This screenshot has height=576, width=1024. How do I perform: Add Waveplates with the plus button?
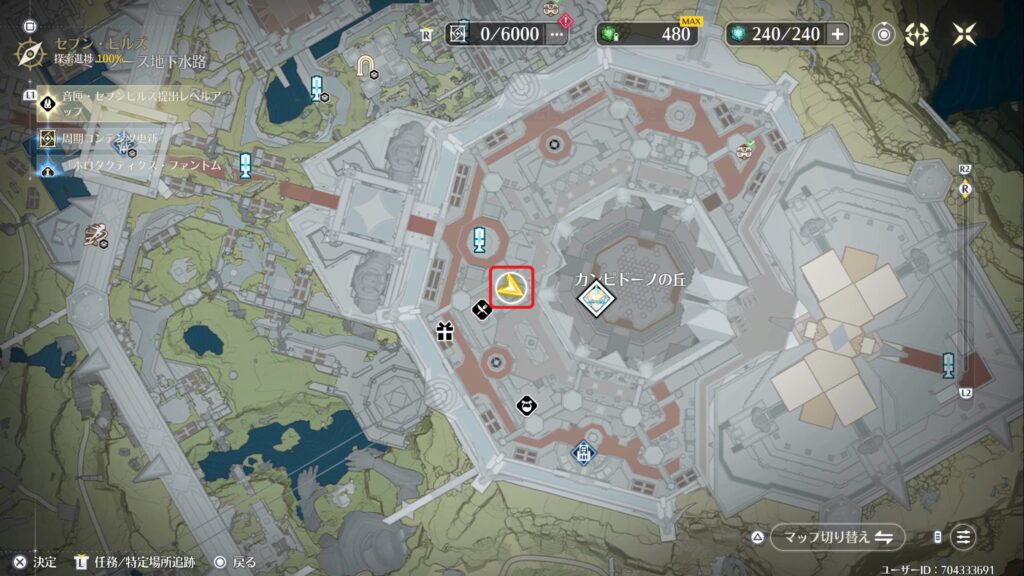(837, 34)
